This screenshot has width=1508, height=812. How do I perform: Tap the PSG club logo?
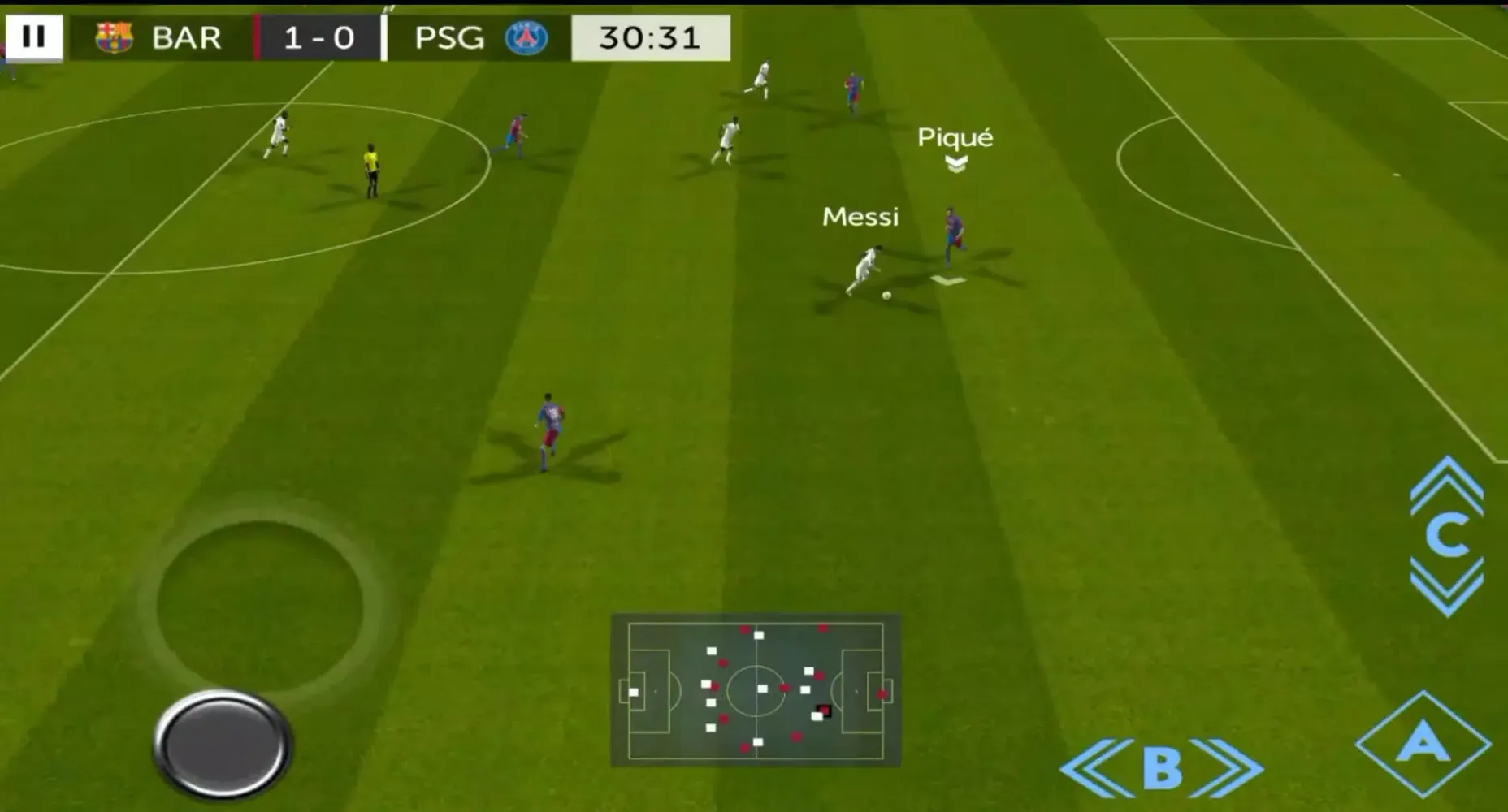tap(523, 36)
